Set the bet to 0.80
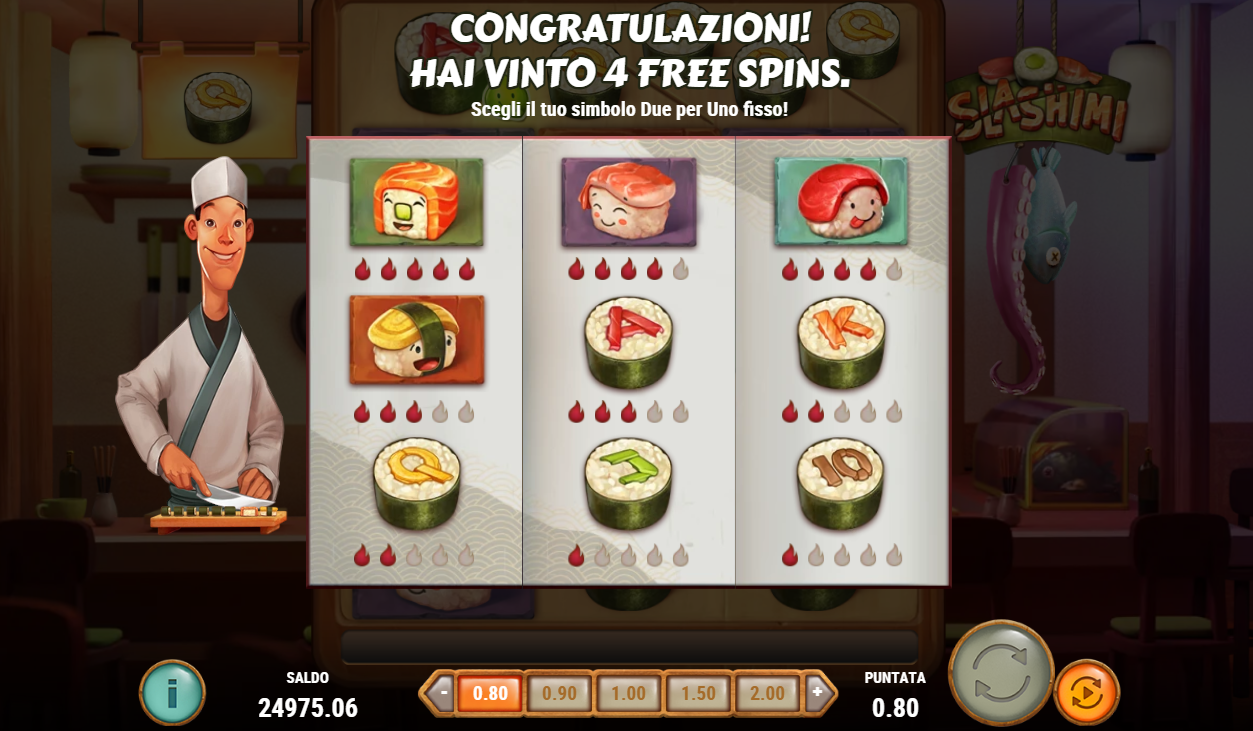The width and height of the screenshot is (1253, 731). click(x=490, y=693)
